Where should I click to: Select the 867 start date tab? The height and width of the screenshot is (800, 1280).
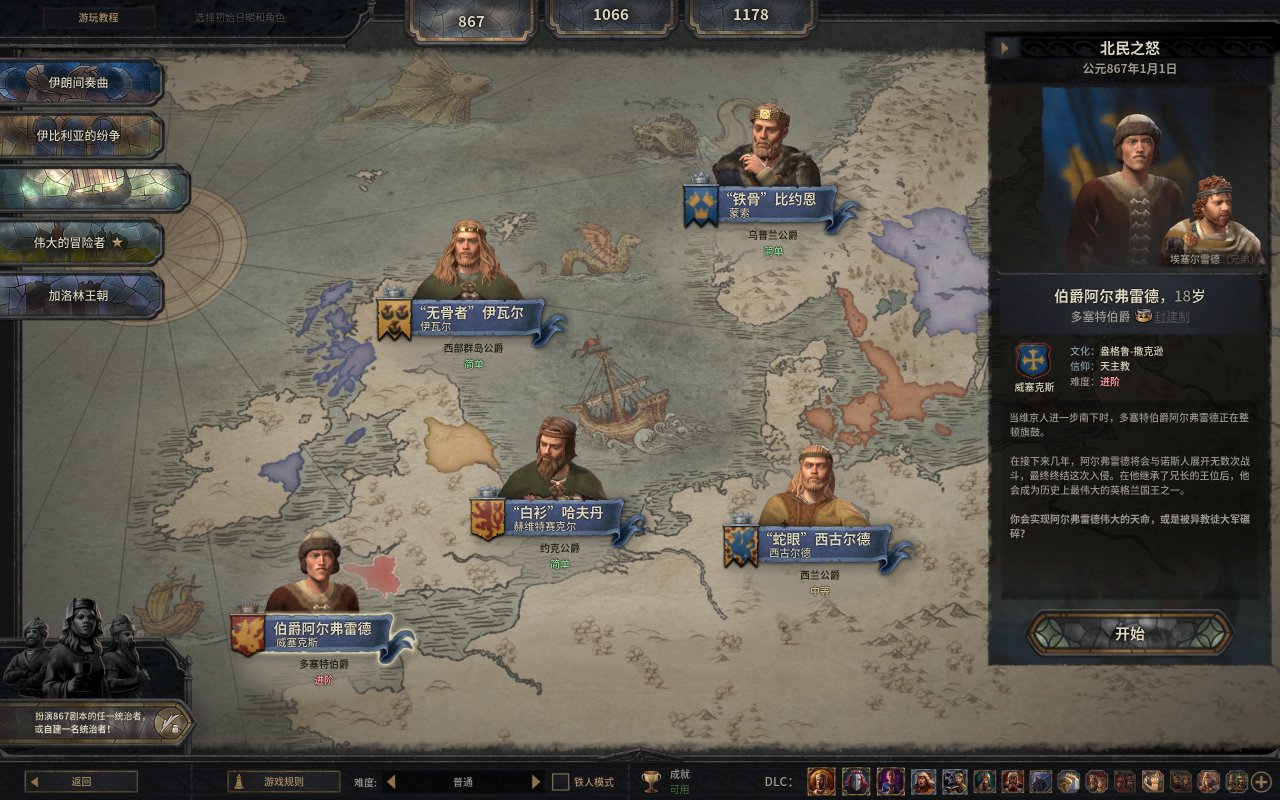471,21
